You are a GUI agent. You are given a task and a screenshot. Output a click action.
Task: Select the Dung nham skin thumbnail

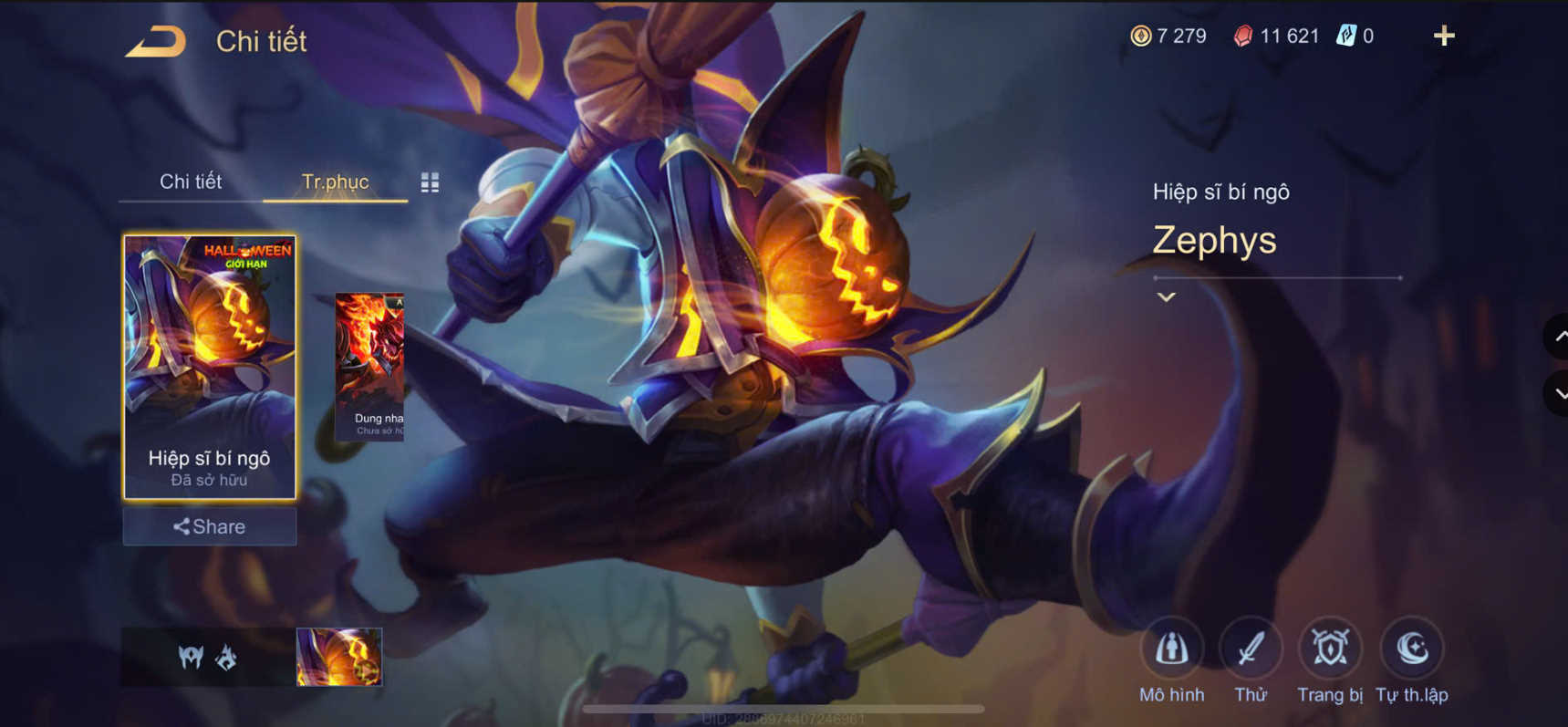(369, 356)
